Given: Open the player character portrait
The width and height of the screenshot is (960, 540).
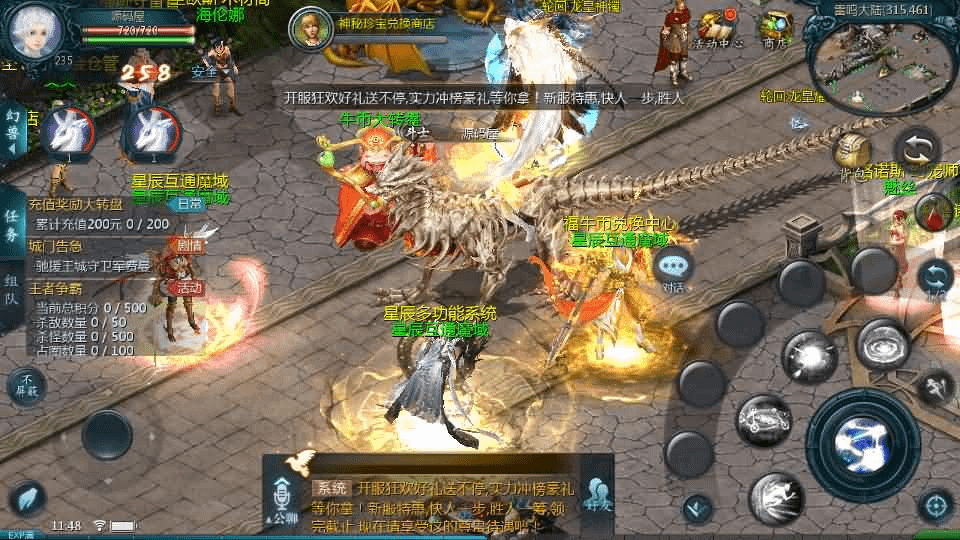Looking at the screenshot, I should point(36,32).
